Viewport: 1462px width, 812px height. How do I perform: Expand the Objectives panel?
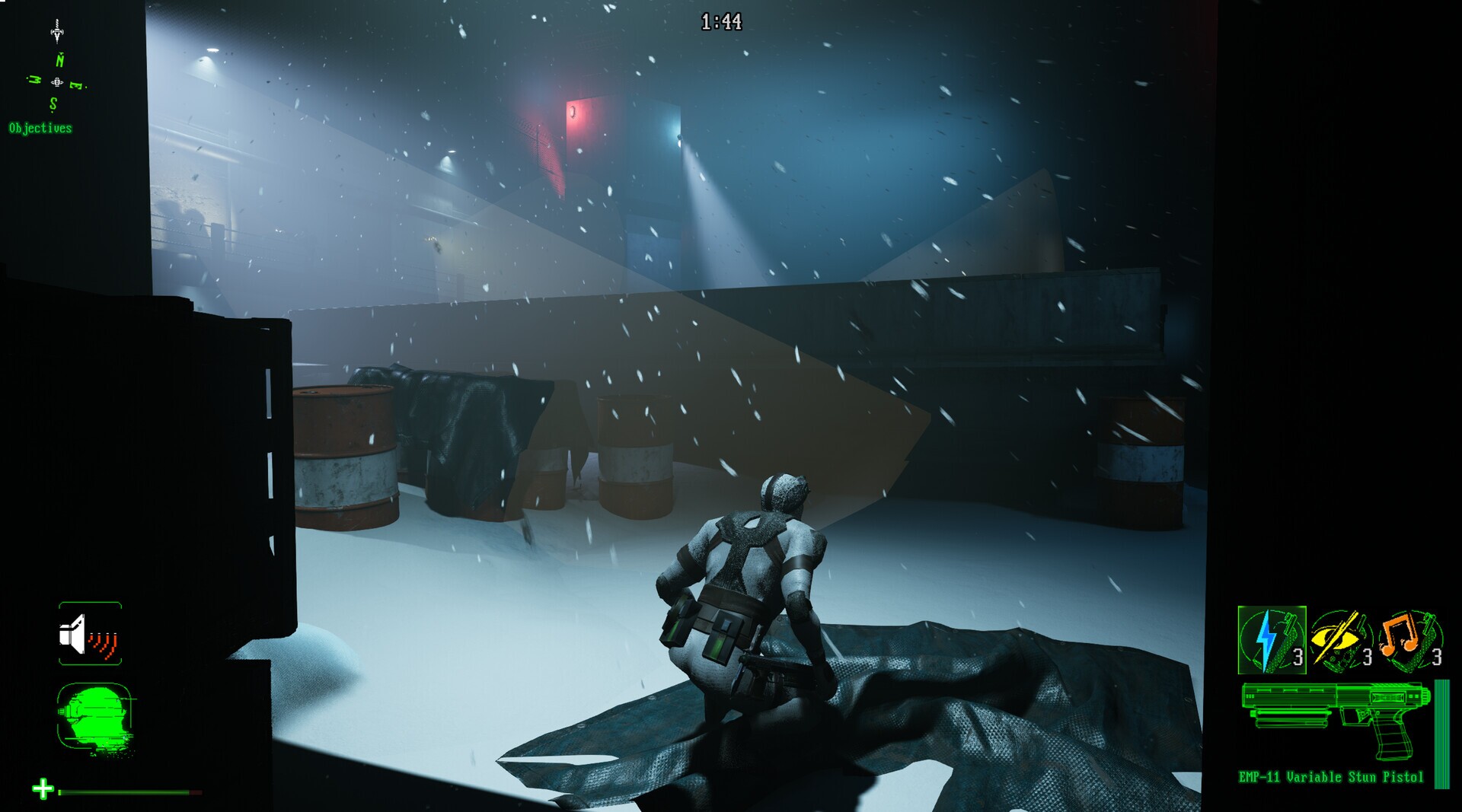coord(38,129)
